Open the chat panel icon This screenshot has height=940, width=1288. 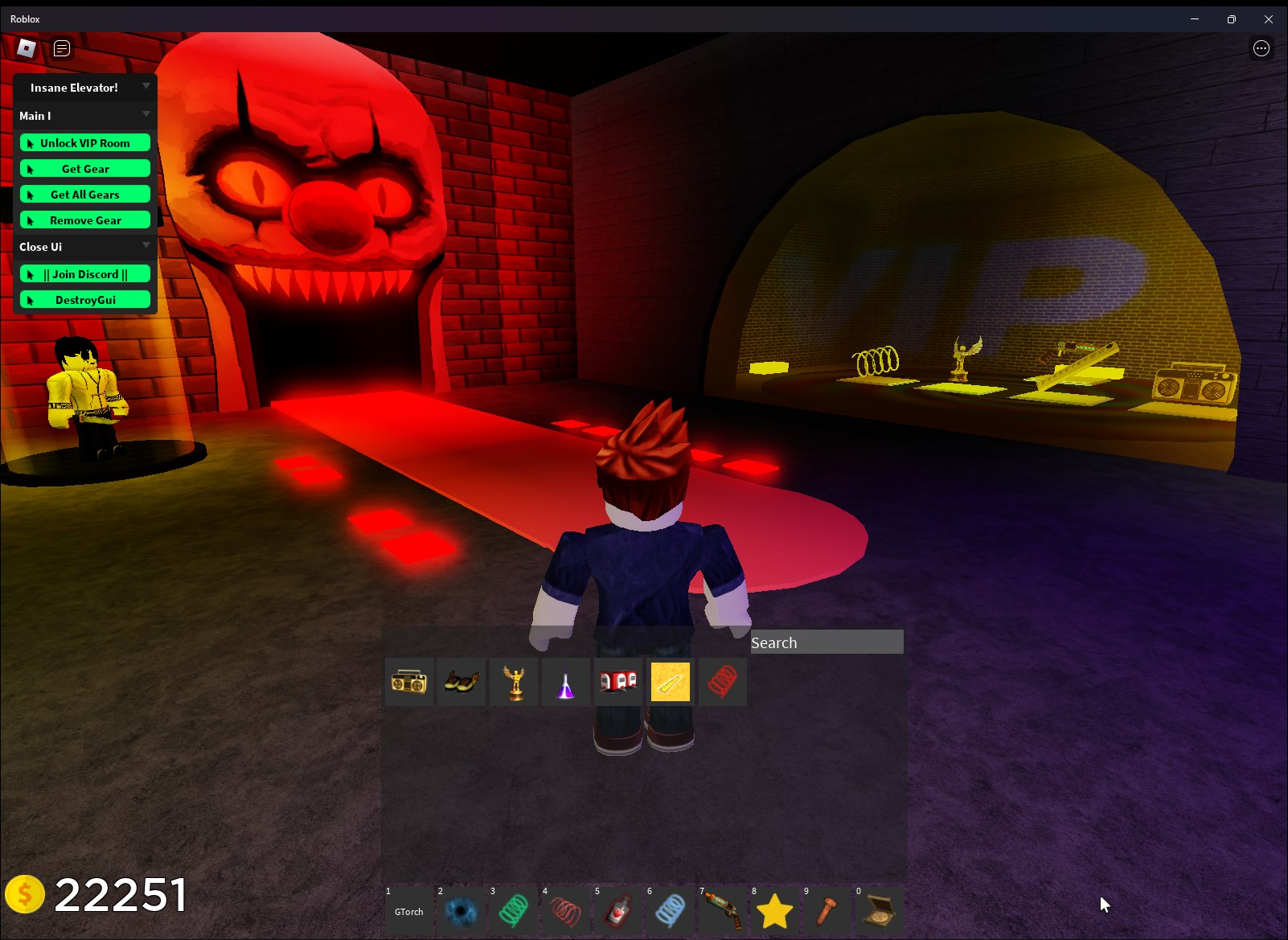pyautogui.click(x=59, y=48)
